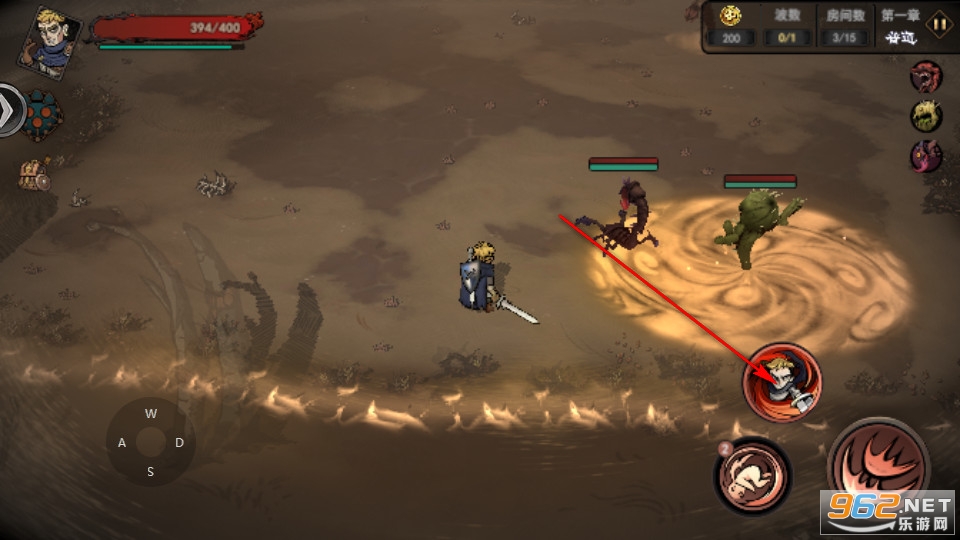This screenshot has height=540, width=960.
Task: Use the dodge roll skill button
Action: (752, 475)
